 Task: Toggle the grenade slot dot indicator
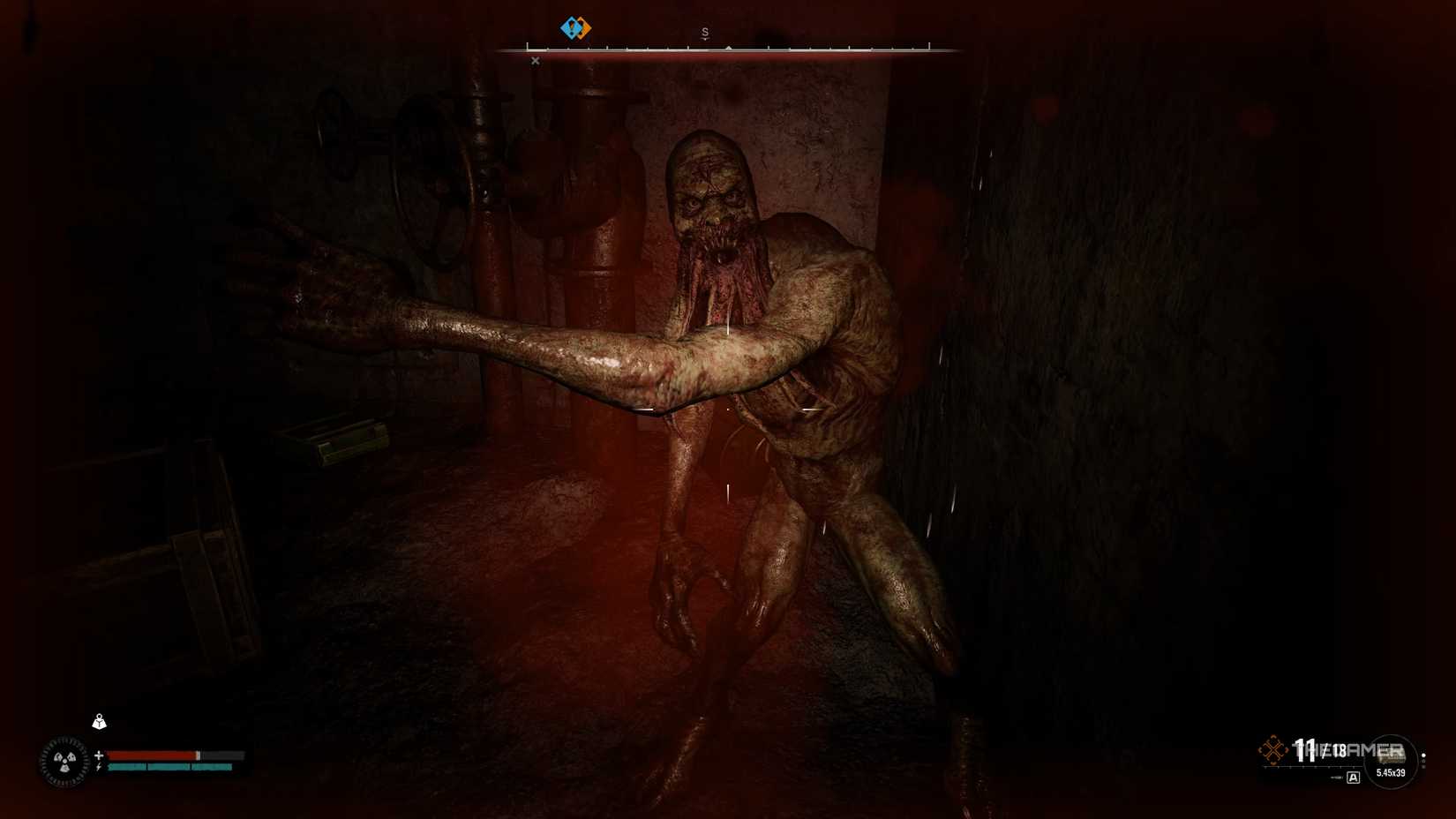pyautogui.click(x=1424, y=755)
